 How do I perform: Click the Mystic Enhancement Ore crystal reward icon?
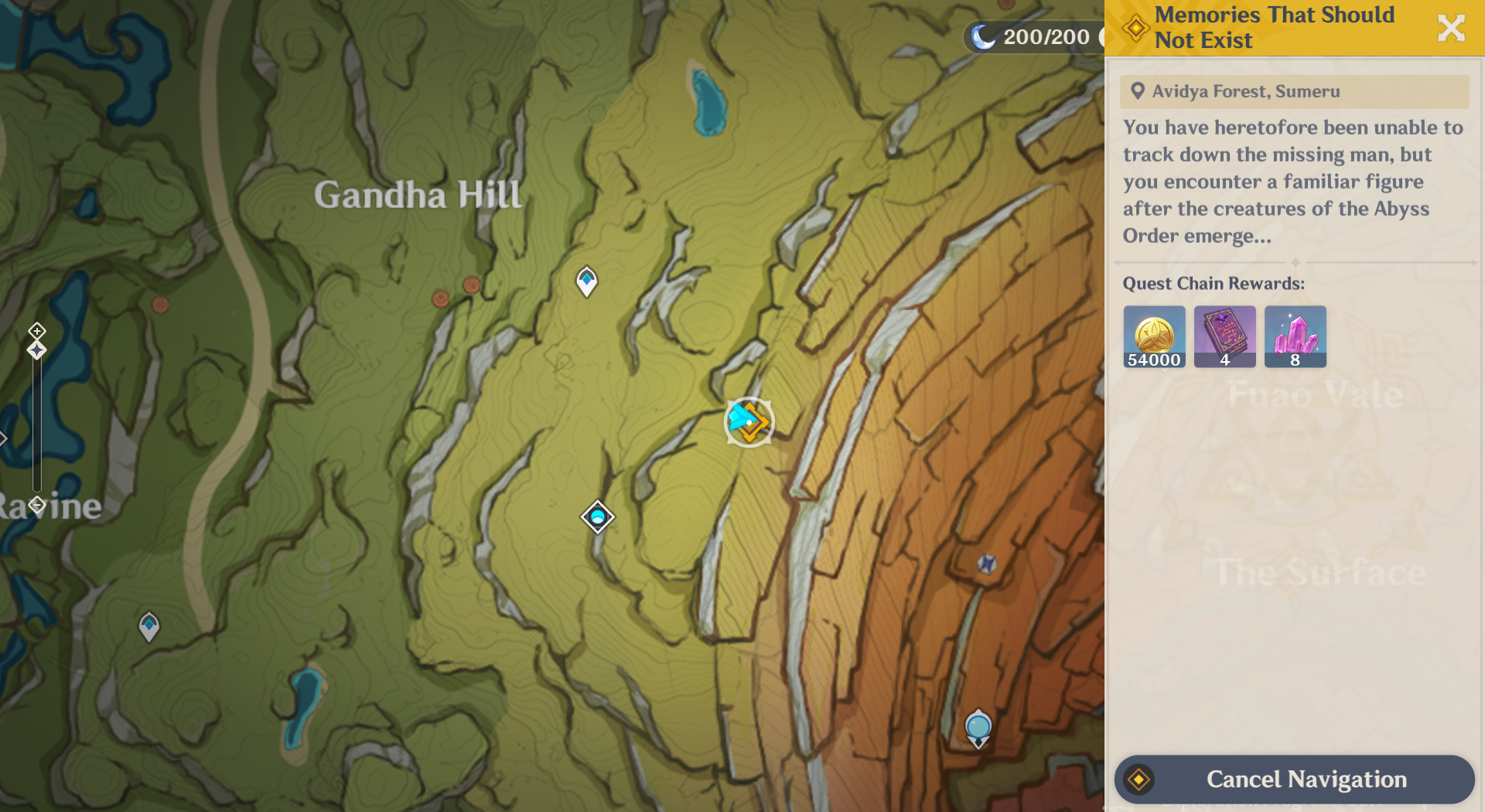(x=1295, y=336)
